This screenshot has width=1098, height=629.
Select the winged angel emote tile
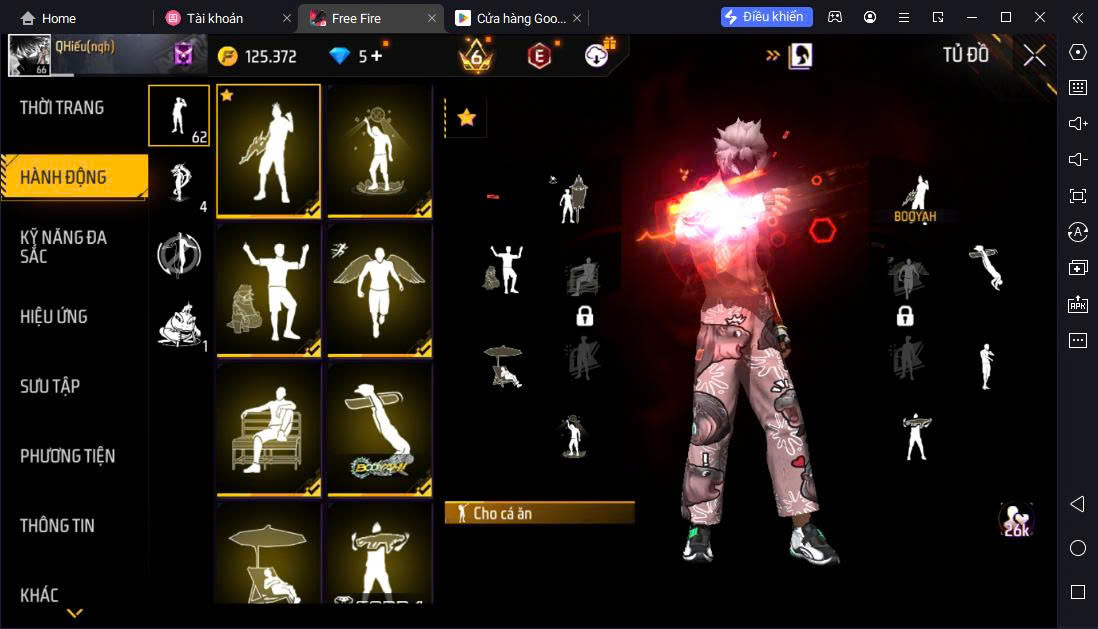(380, 288)
